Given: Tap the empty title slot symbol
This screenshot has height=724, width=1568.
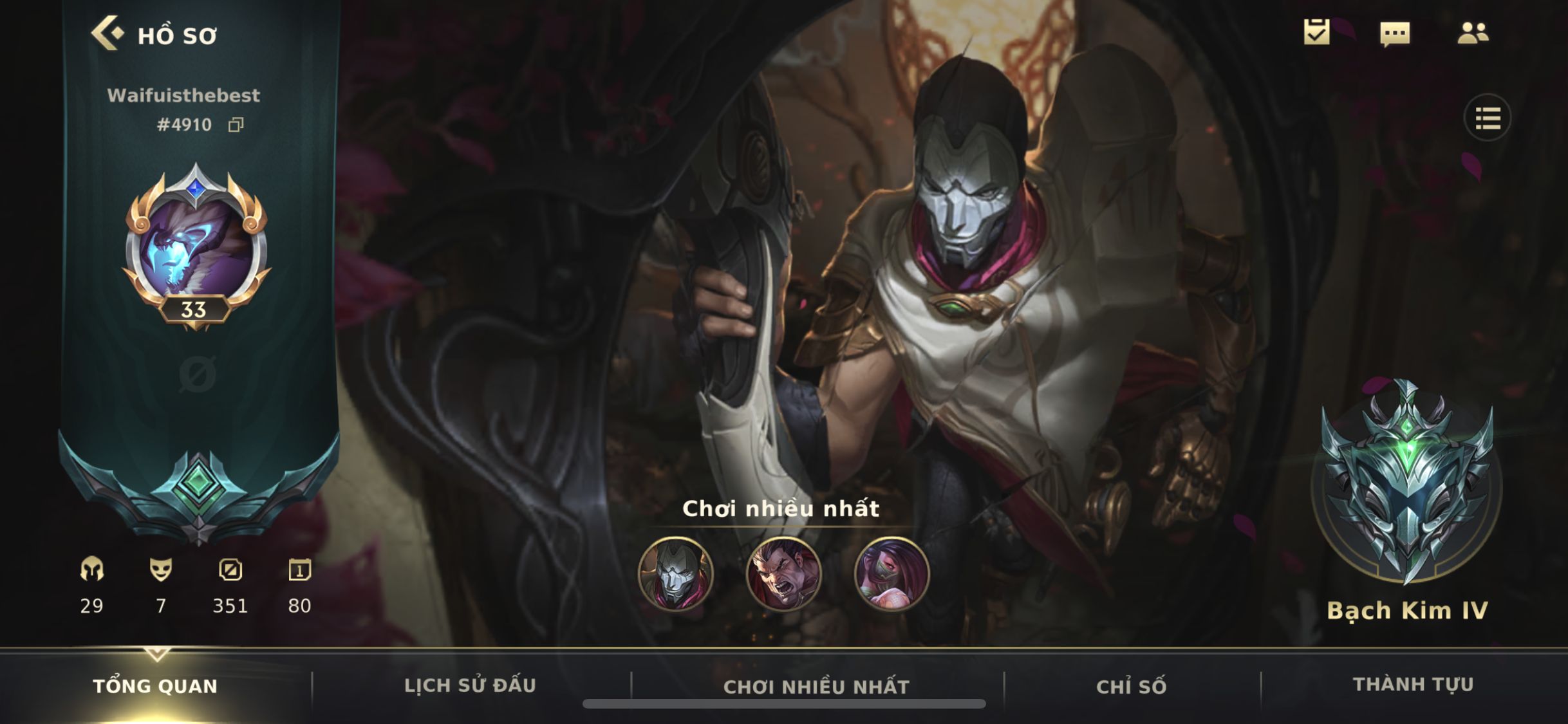Looking at the screenshot, I should pyautogui.click(x=197, y=375).
